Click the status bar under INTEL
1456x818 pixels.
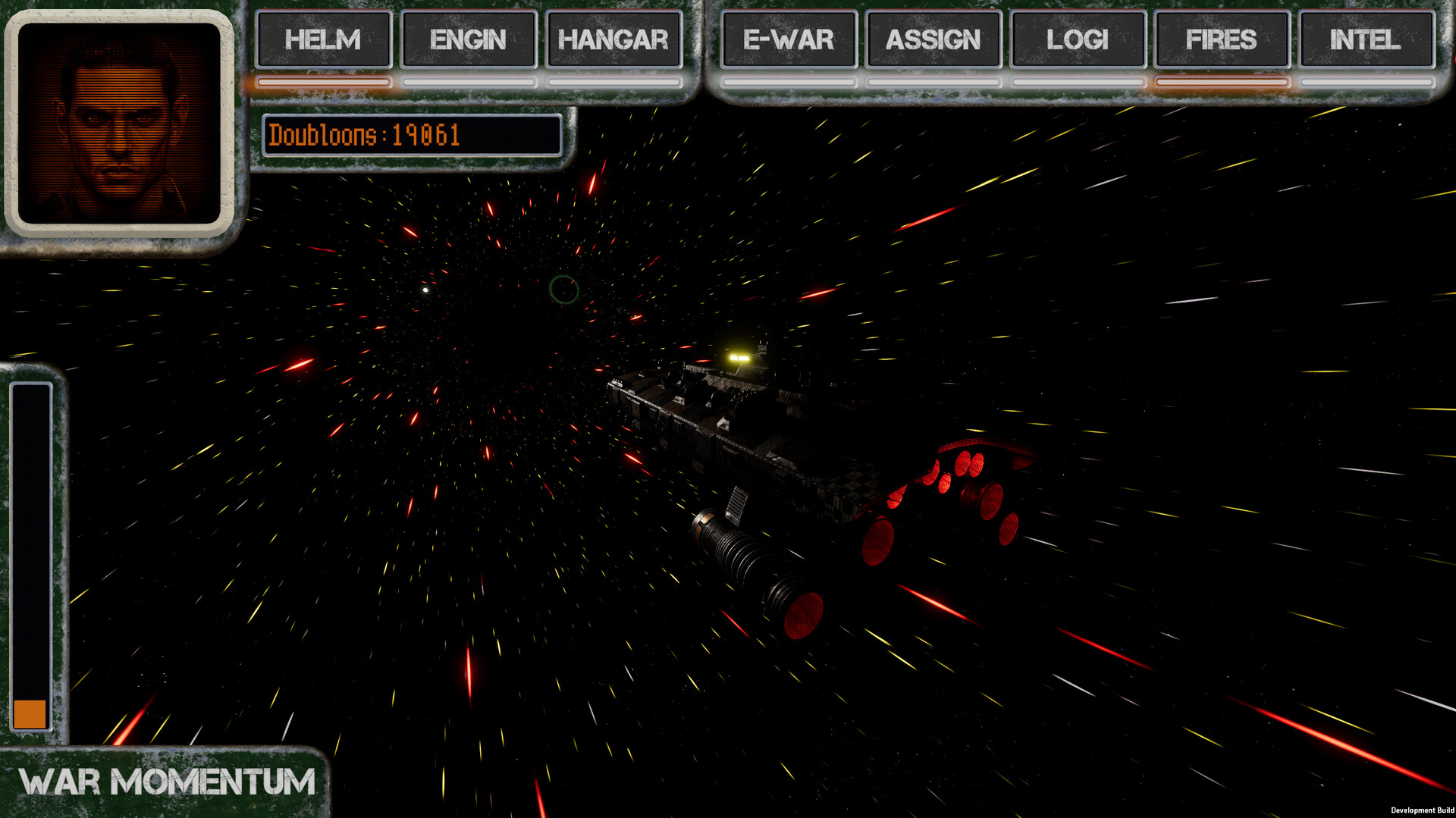click(x=1366, y=81)
